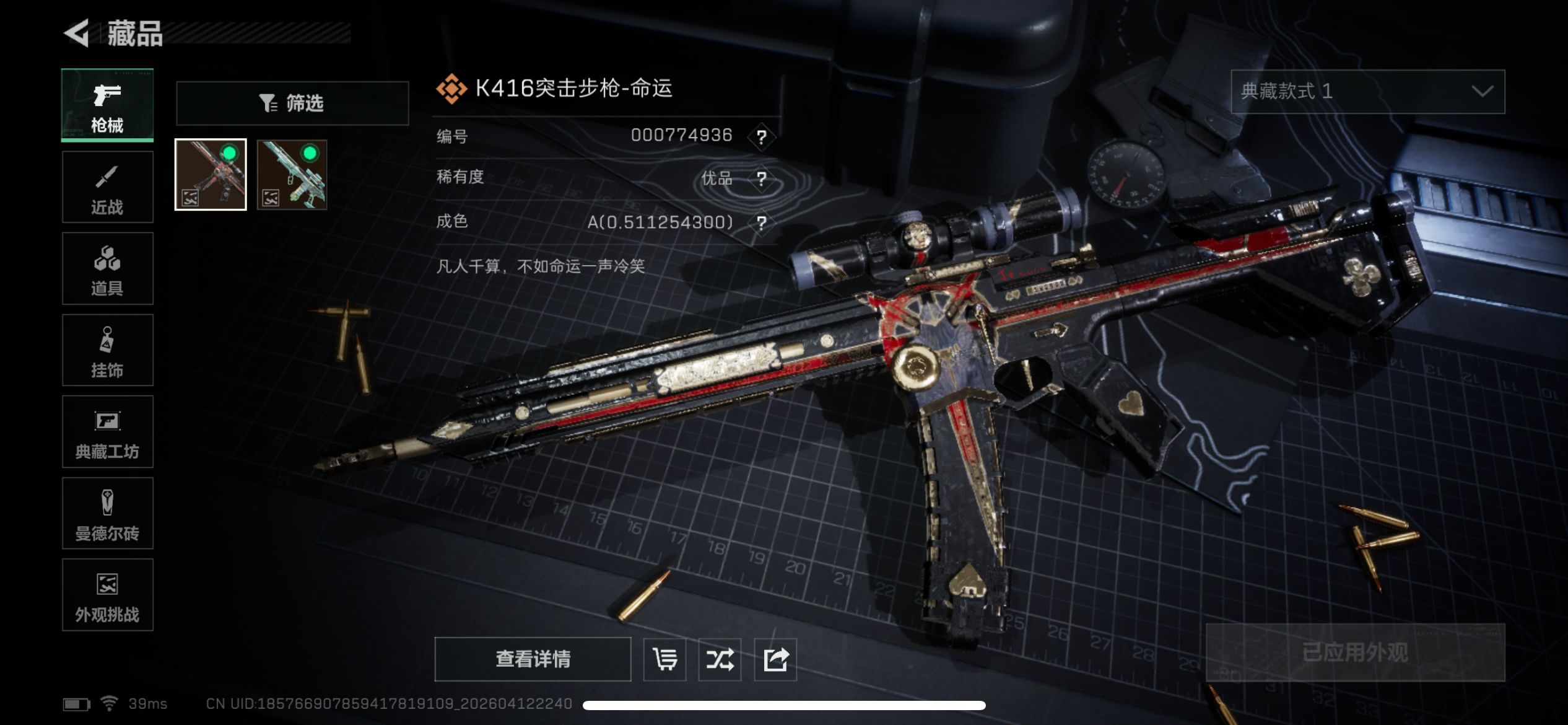1568x725 pixels.
Task: Choose the teal weapon skin thumbnail
Action: click(292, 175)
